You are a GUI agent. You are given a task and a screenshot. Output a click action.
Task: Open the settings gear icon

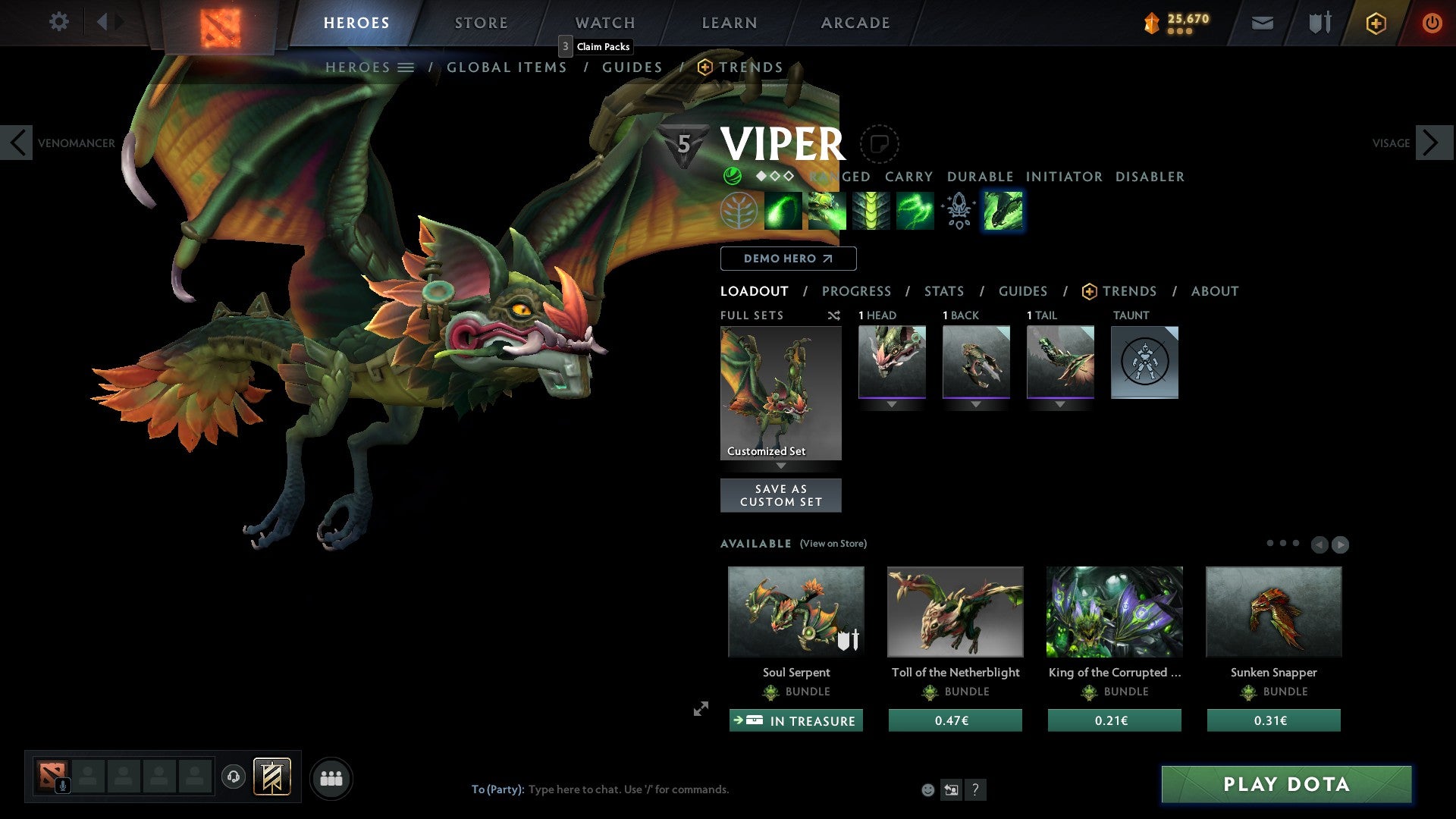(58, 21)
